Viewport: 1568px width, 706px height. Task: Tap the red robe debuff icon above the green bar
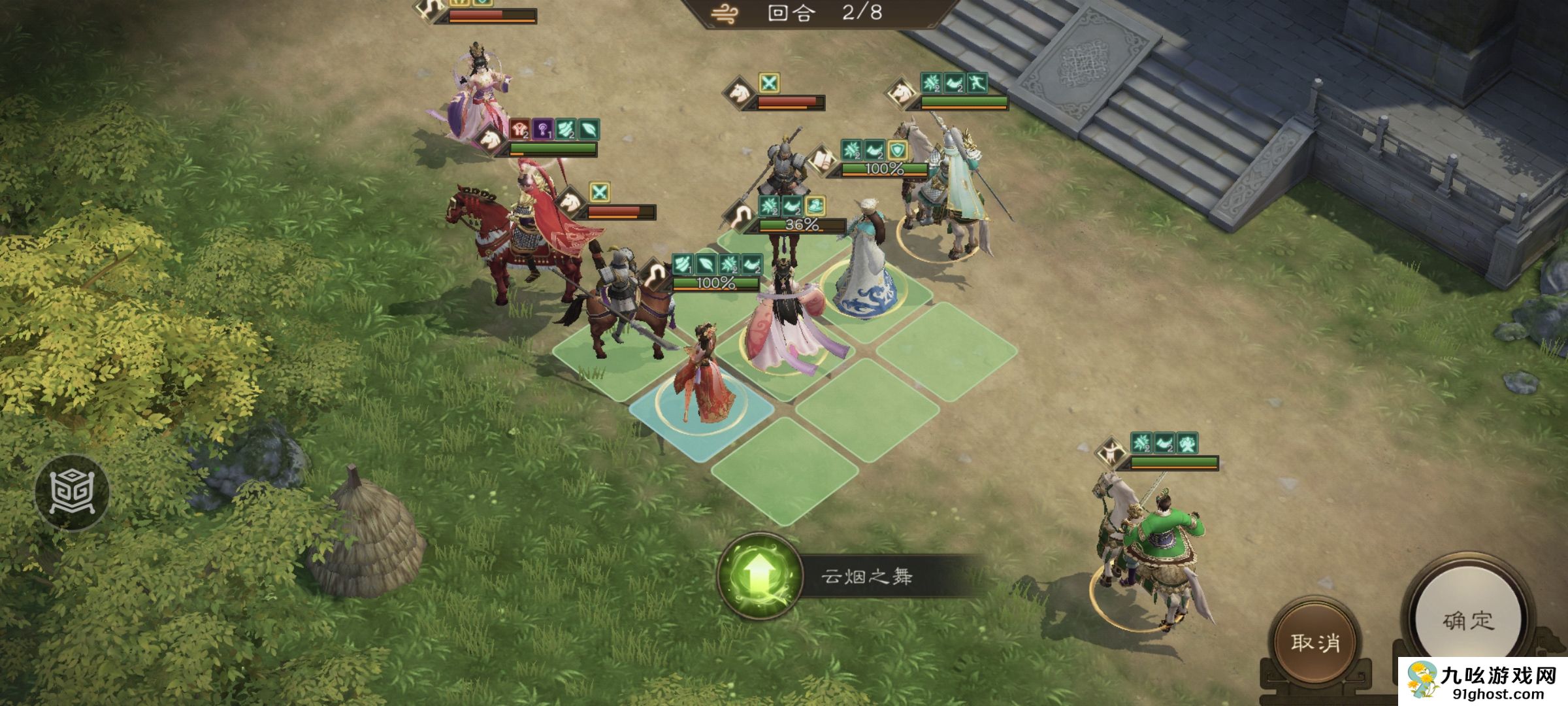519,129
